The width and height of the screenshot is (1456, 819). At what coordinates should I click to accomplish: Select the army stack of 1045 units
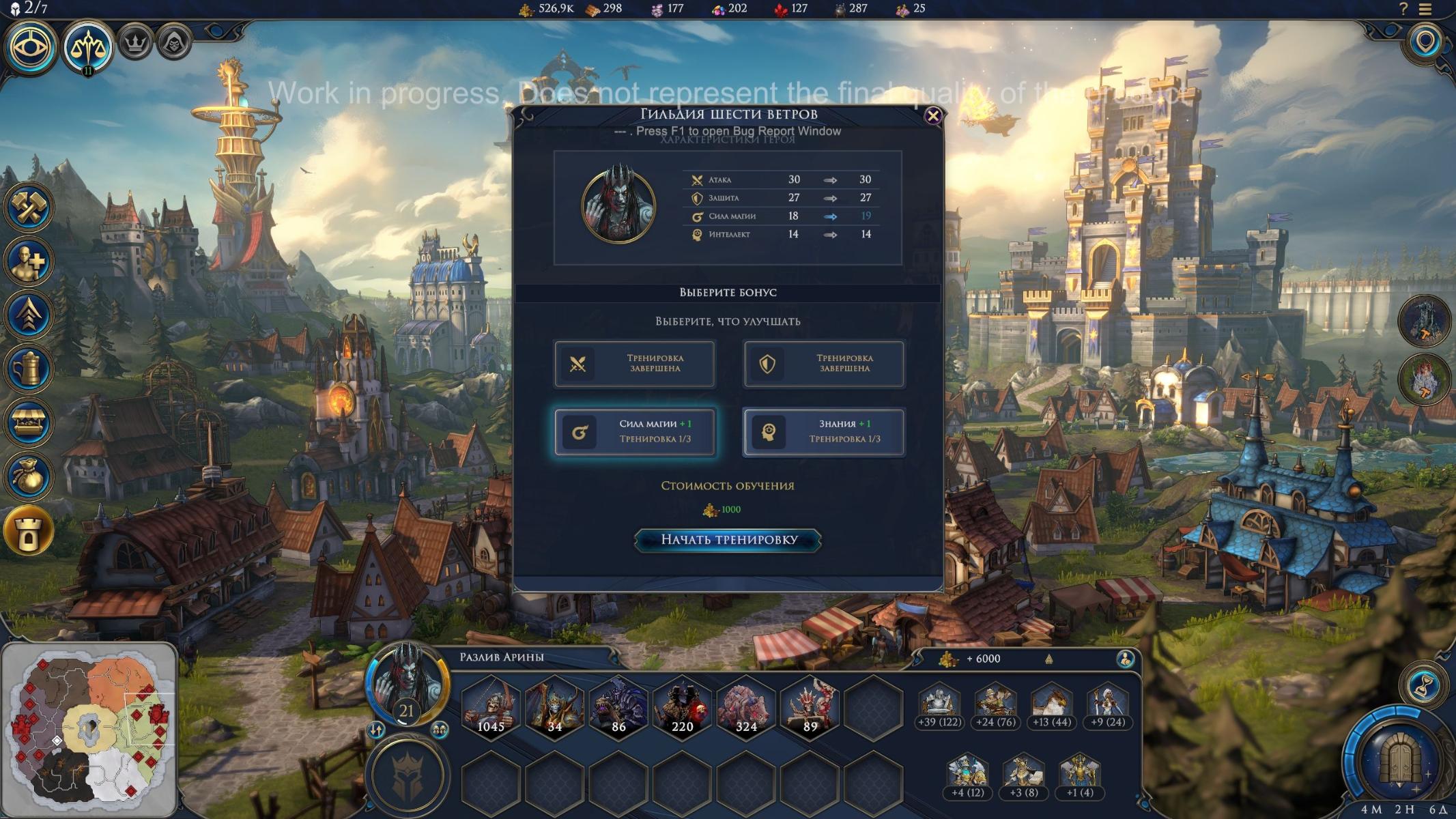click(491, 706)
